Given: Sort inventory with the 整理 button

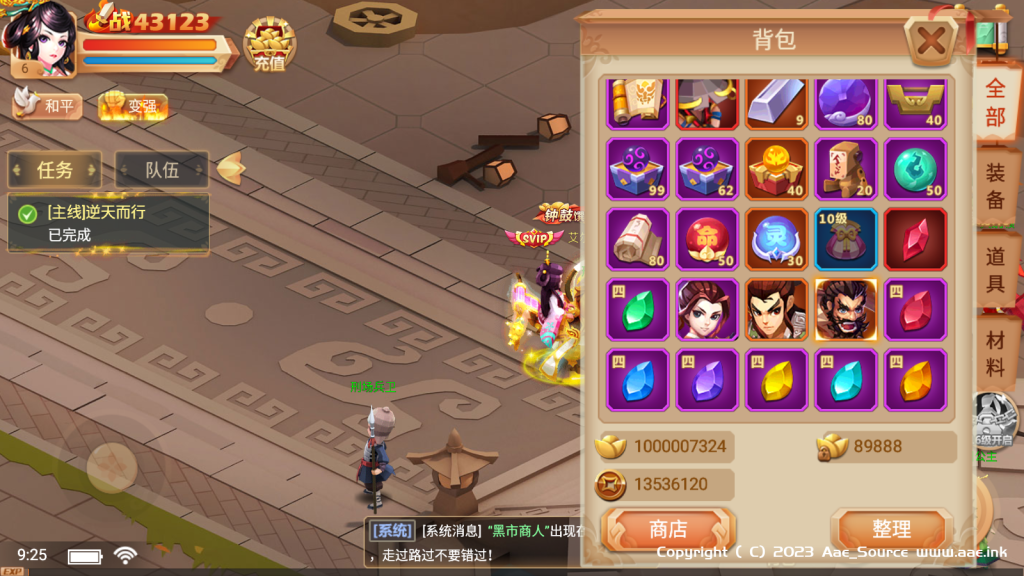Looking at the screenshot, I should pos(890,529).
